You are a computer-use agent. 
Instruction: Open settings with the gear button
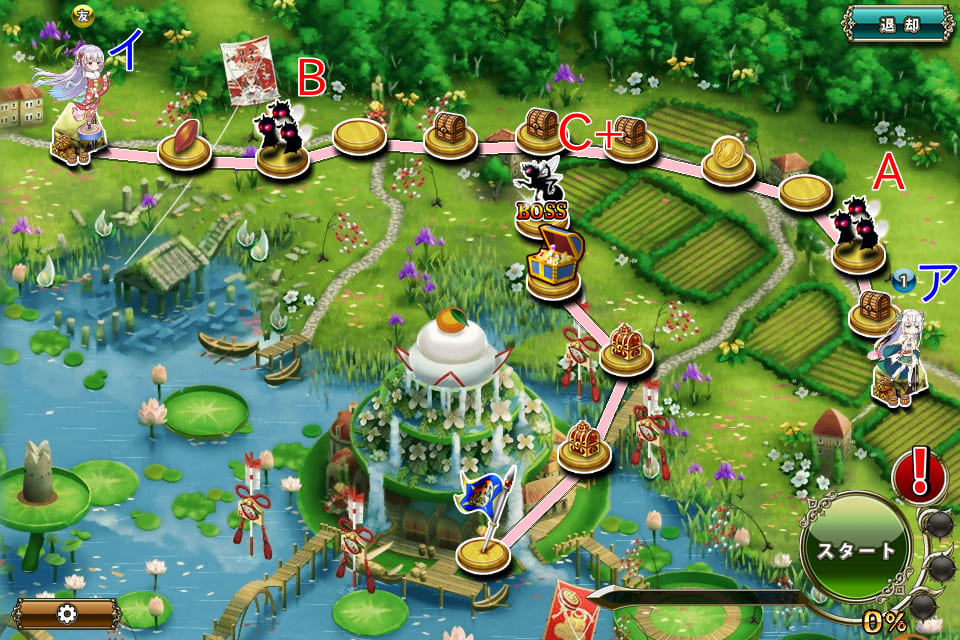tap(67, 613)
